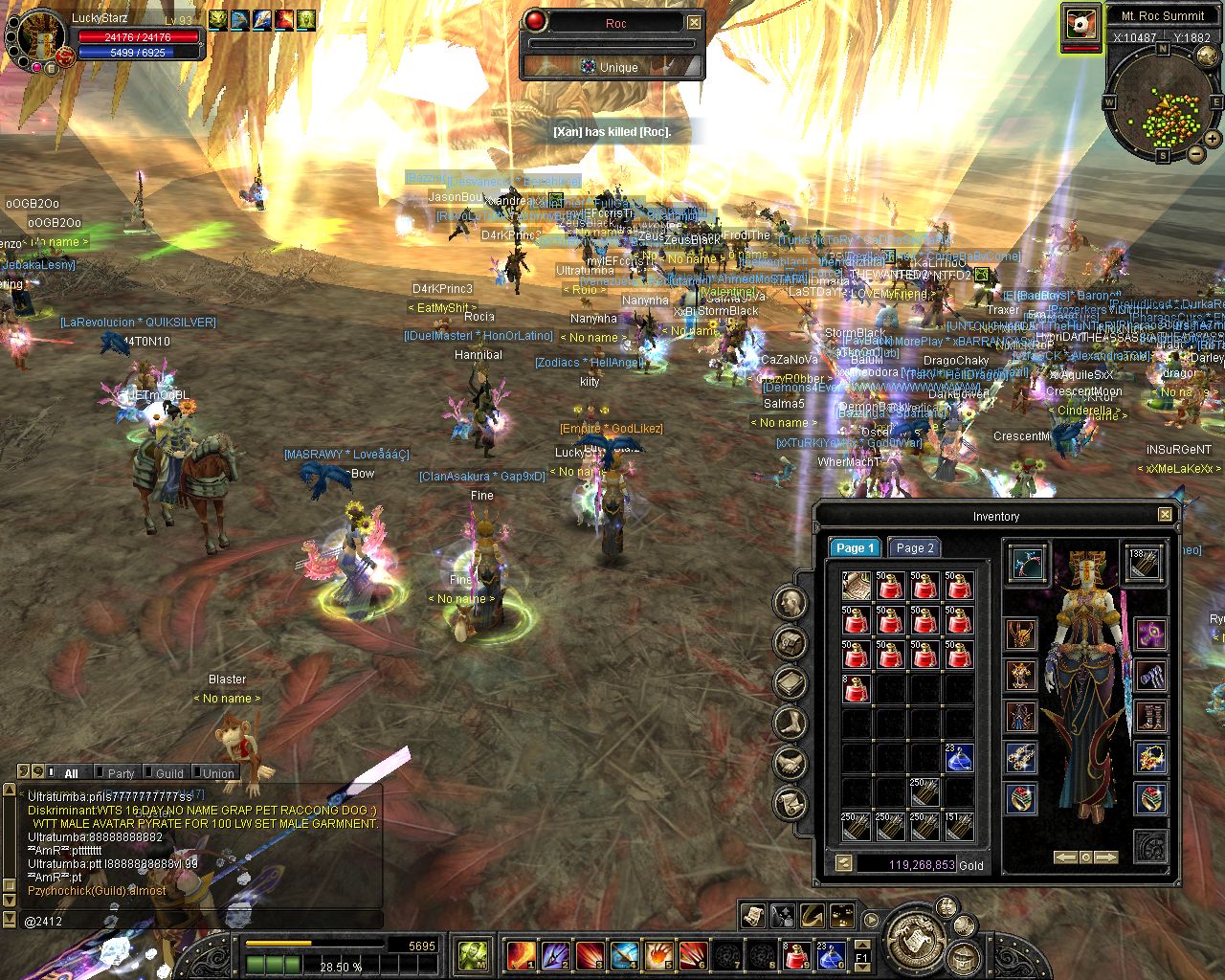Click the gold drop button beside Gold amount
Viewport: 1225px width, 980px height.
tap(844, 864)
